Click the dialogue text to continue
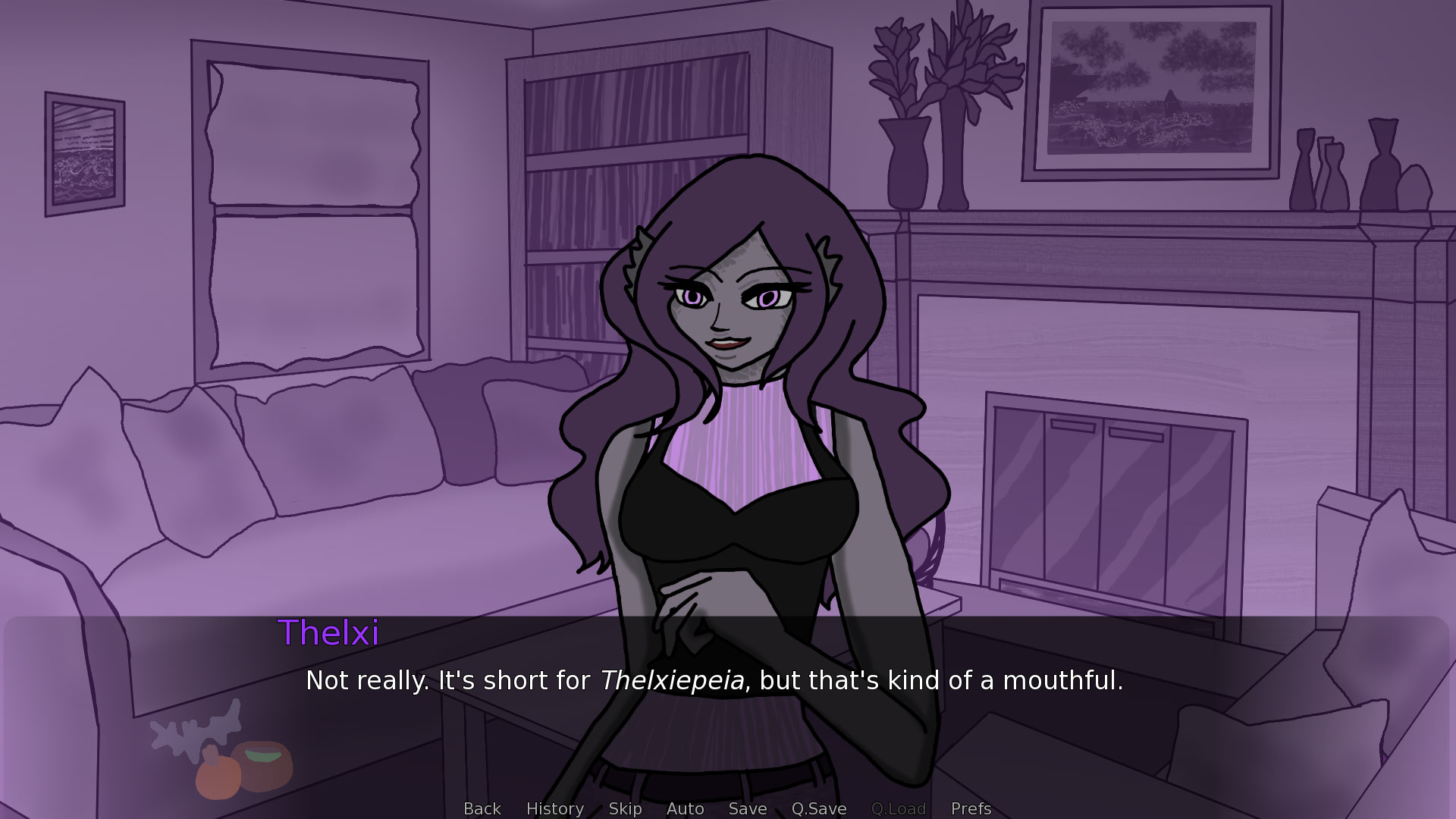Image resolution: width=1456 pixels, height=819 pixels. coord(714,680)
